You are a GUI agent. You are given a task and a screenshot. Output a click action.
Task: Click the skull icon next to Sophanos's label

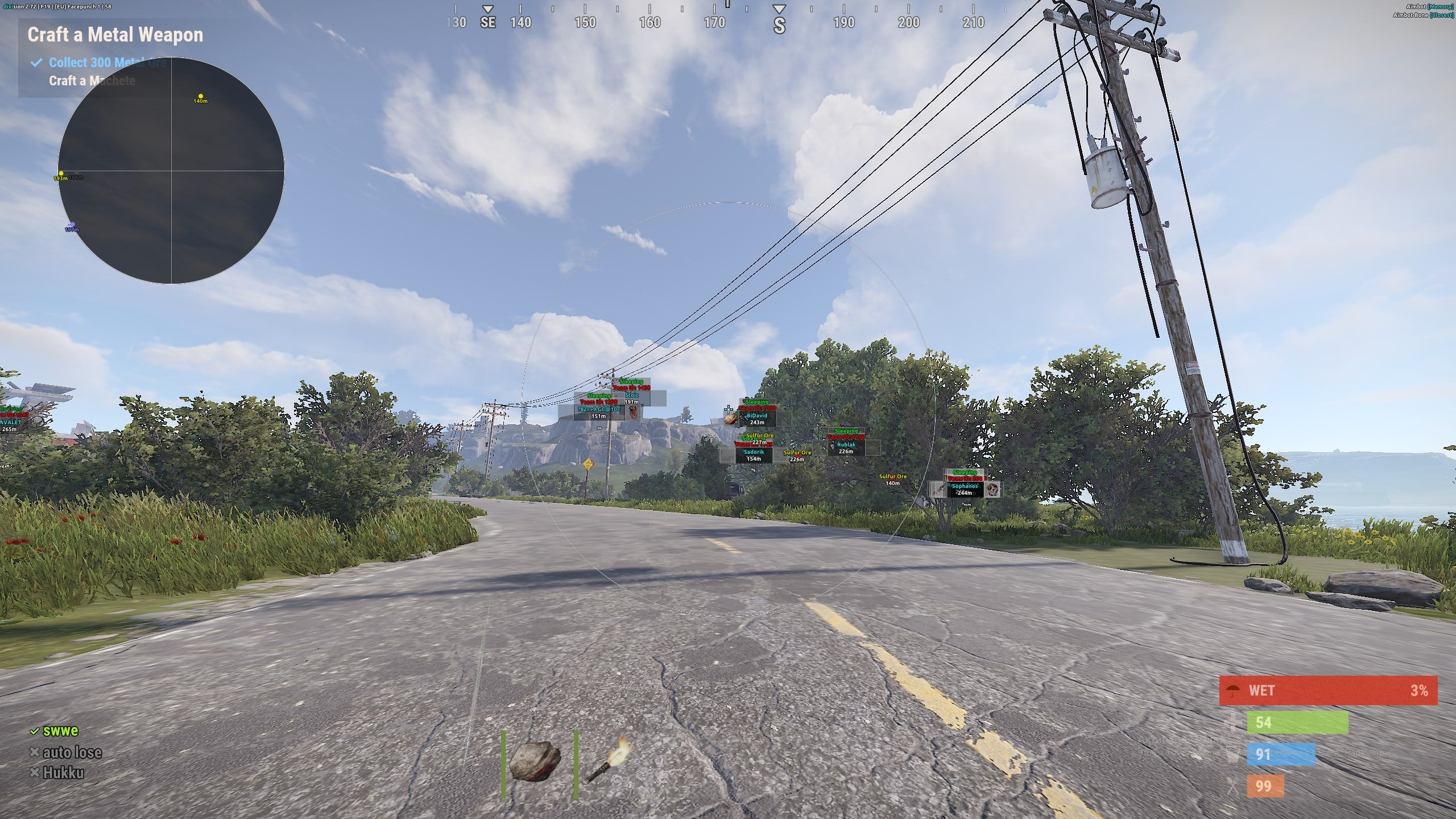click(x=992, y=490)
